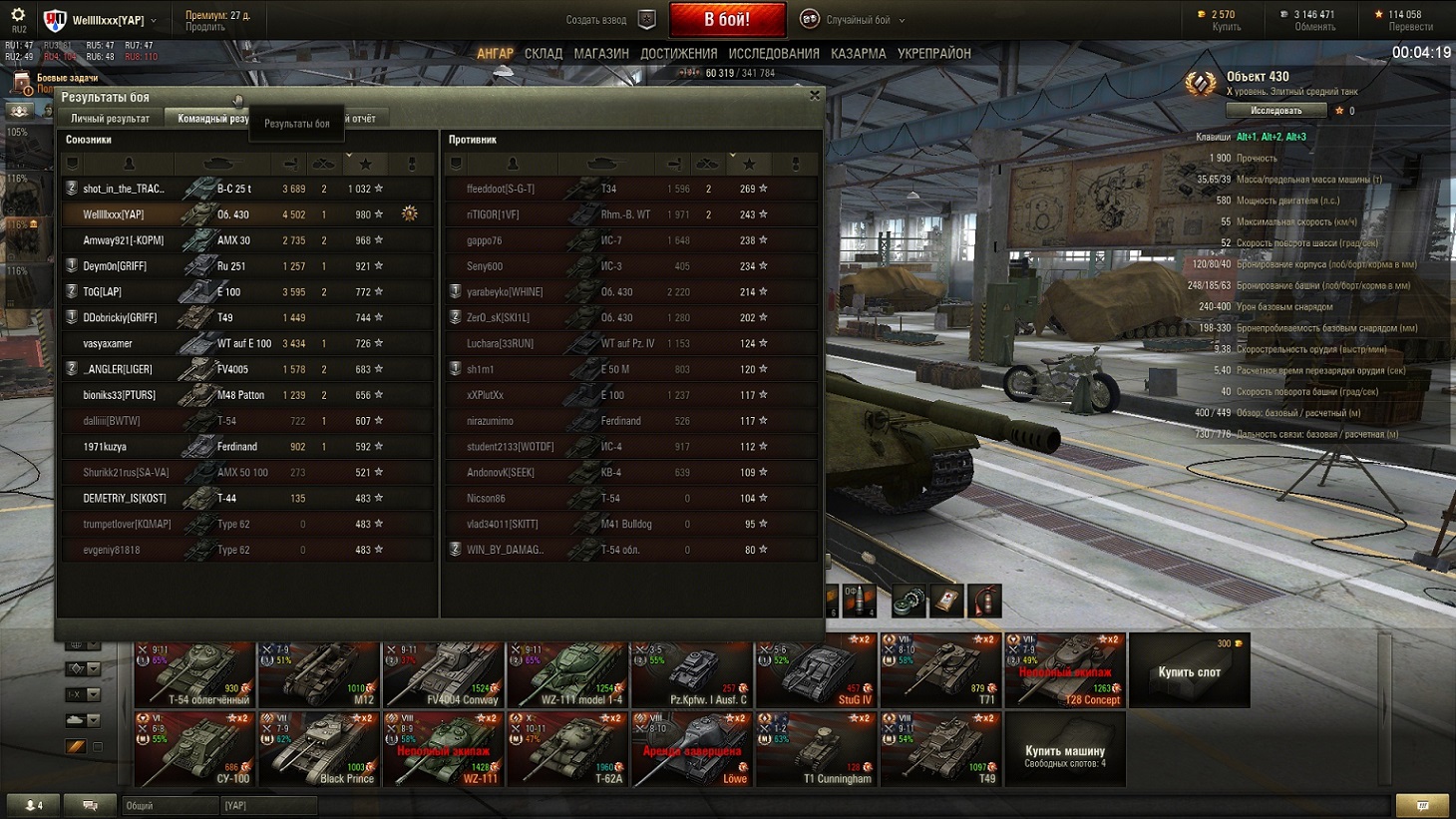Go to the Достижения section
1456x819 pixels.
pos(678,54)
